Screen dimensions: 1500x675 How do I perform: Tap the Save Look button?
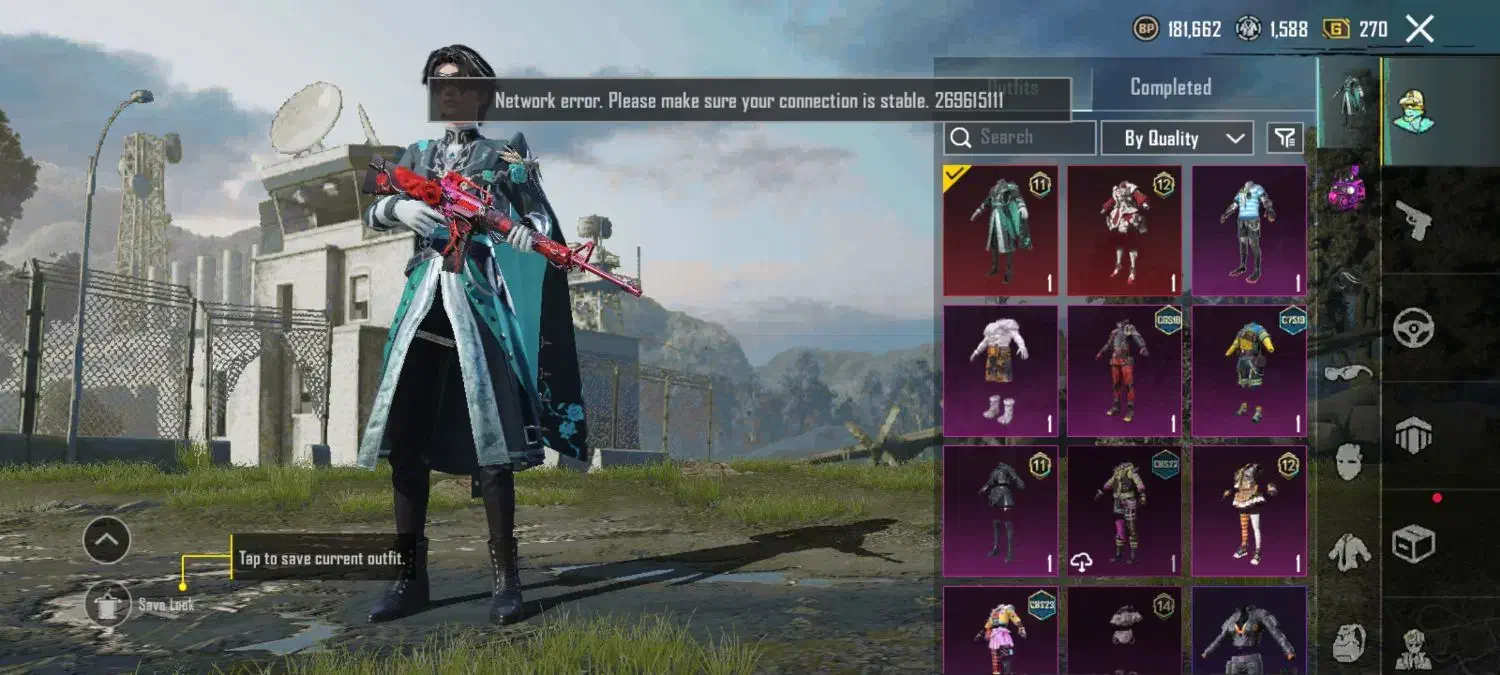pyautogui.click(x=108, y=604)
